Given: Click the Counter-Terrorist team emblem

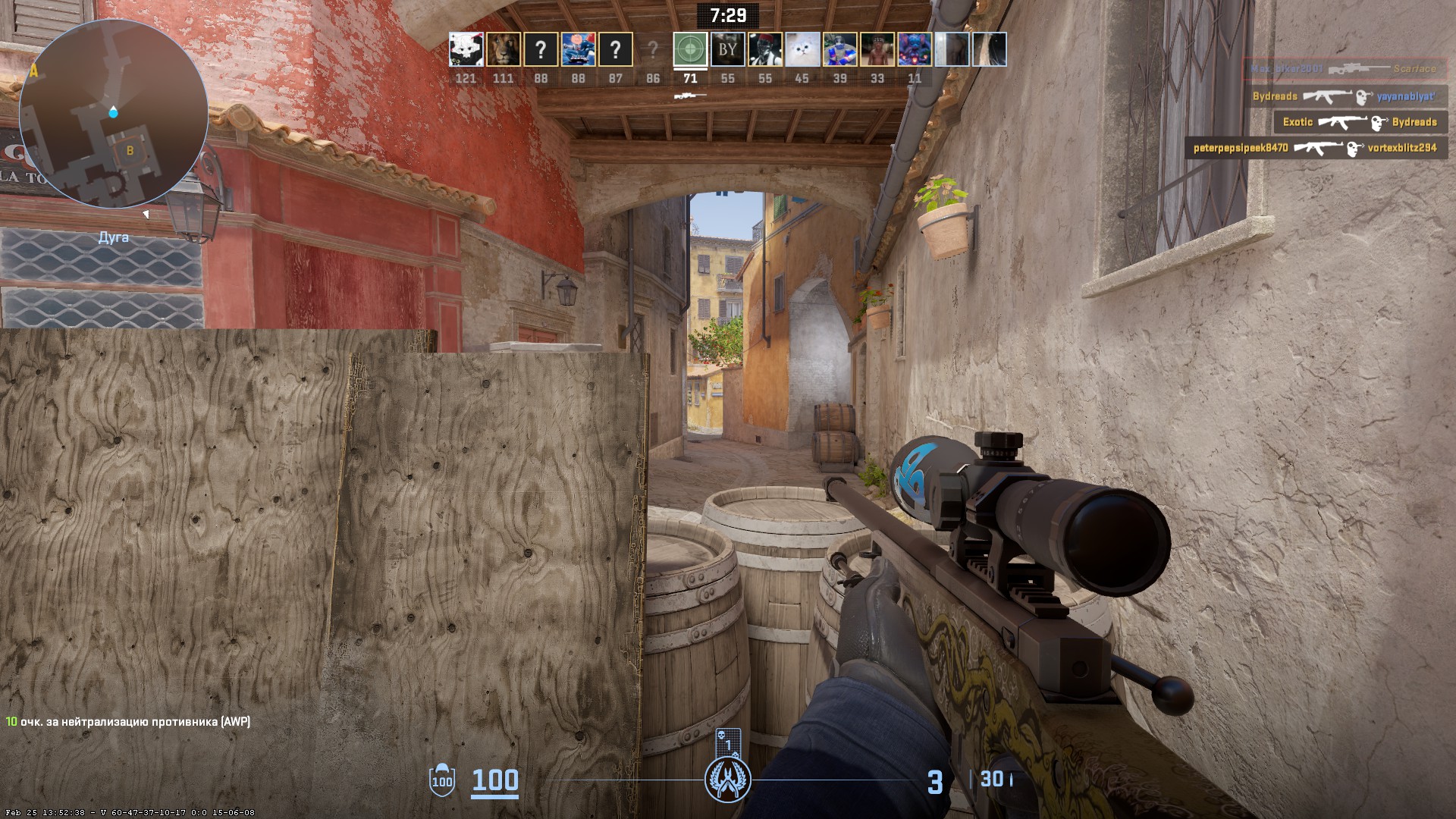Looking at the screenshot, I should click(727, 780).
